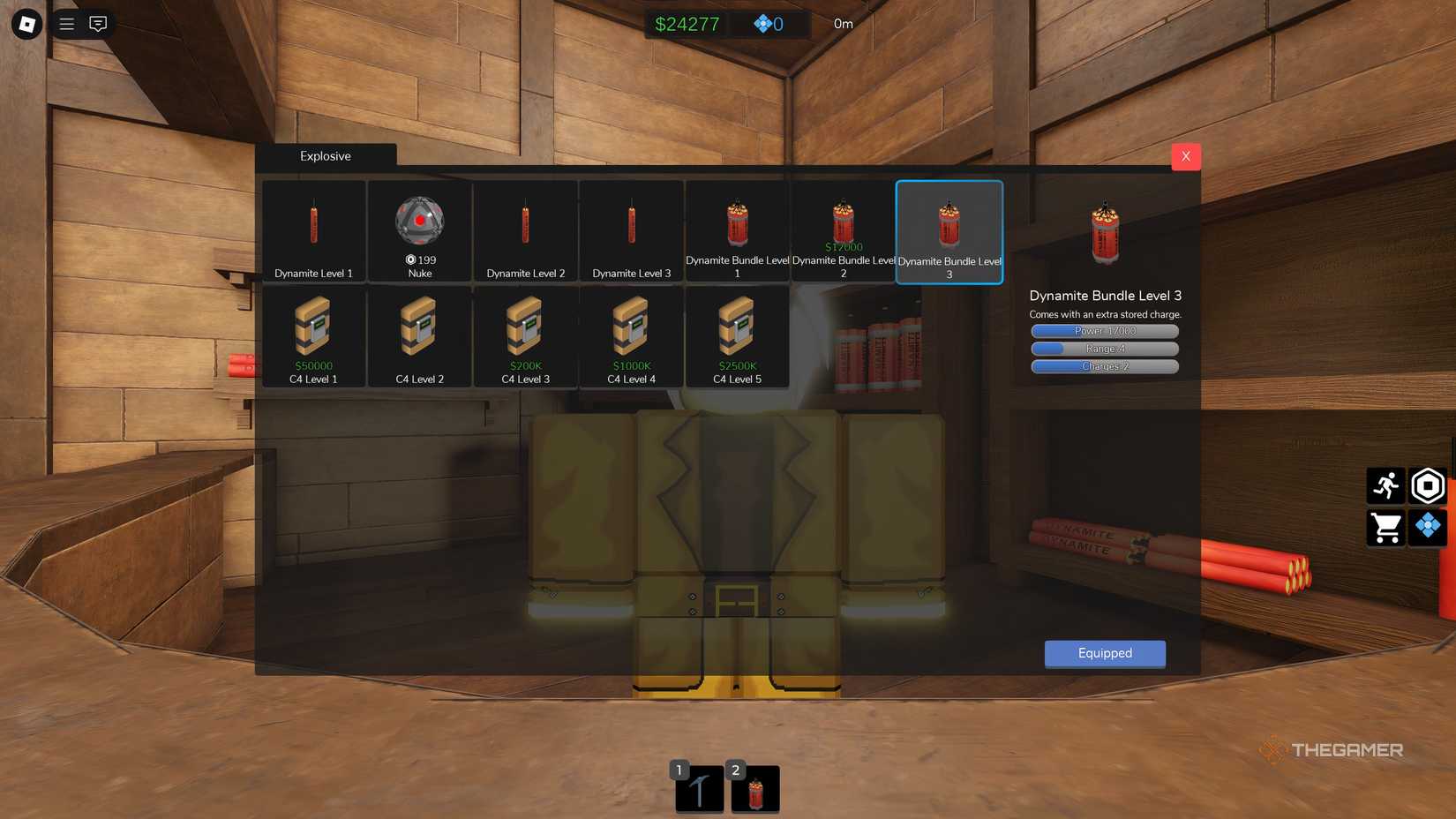
Task: Switch to the Explosive tab
Action: [325, 156]
